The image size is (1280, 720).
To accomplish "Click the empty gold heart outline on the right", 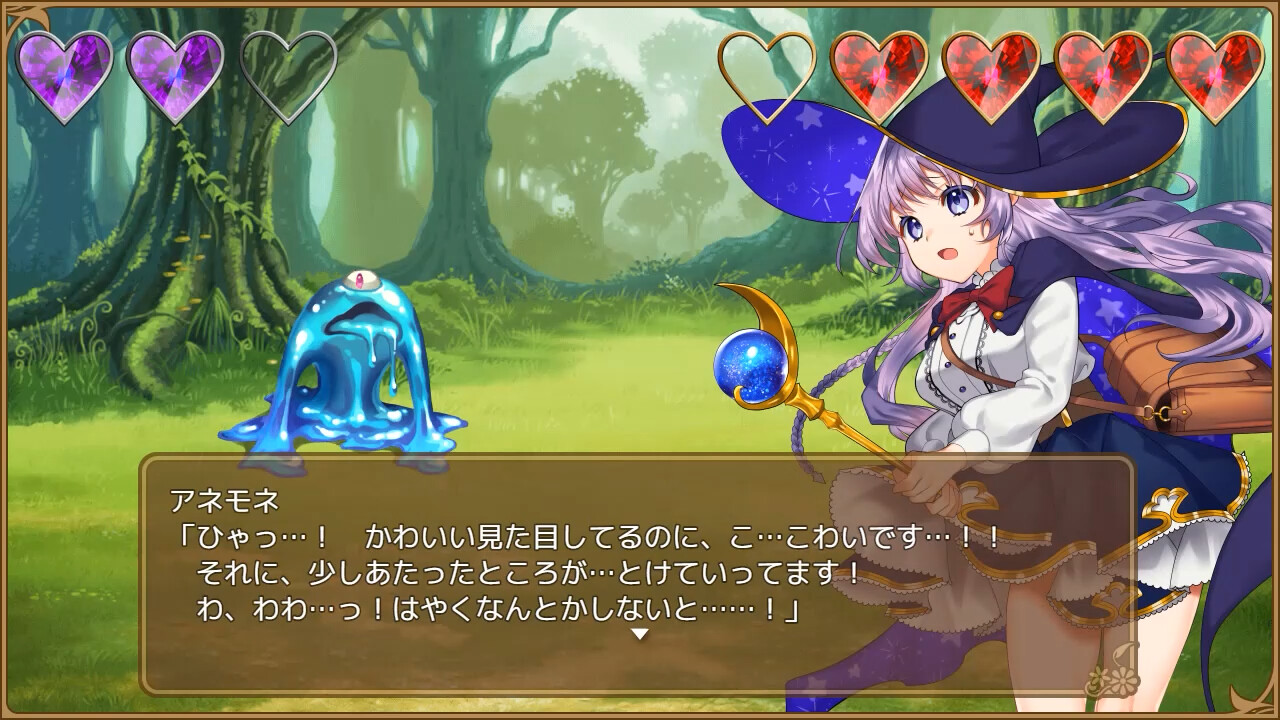I will coord(770,70).
